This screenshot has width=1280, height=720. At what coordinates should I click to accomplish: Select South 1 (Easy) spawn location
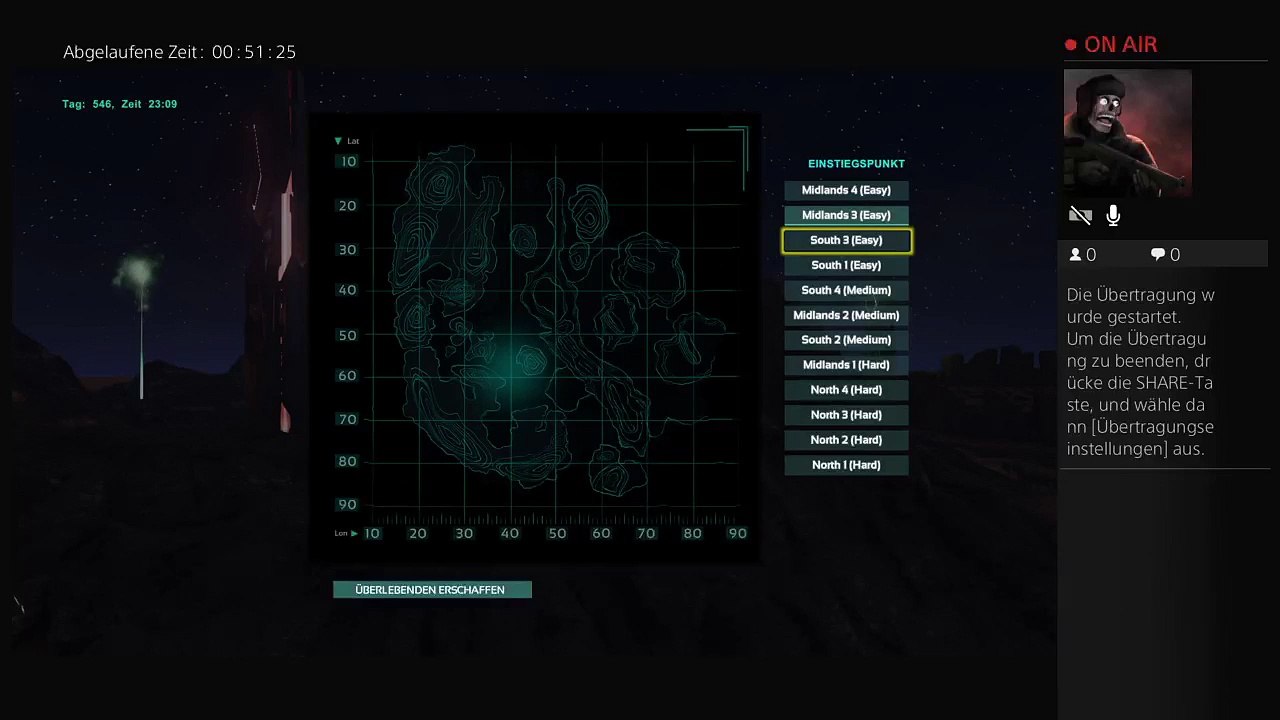point(846,265)
